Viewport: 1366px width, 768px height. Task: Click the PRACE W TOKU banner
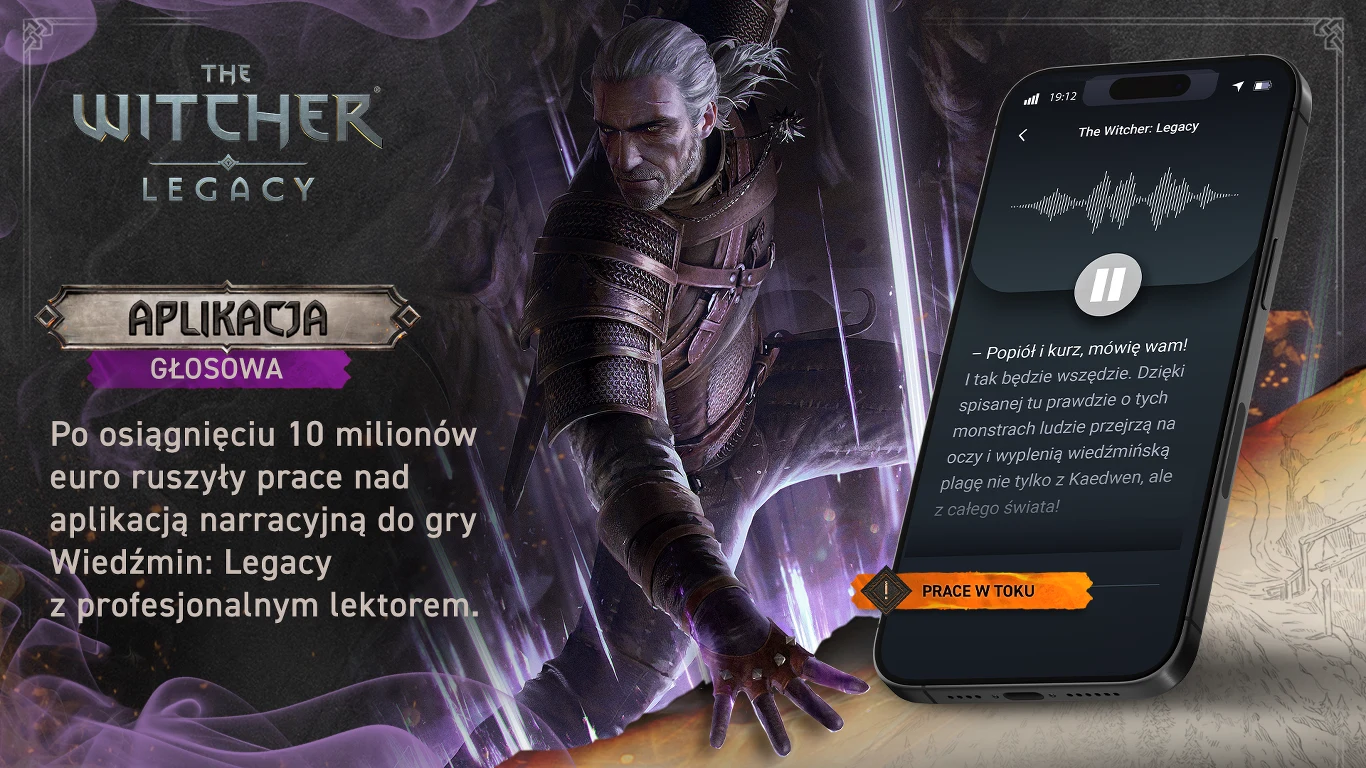tap(980, 590)
